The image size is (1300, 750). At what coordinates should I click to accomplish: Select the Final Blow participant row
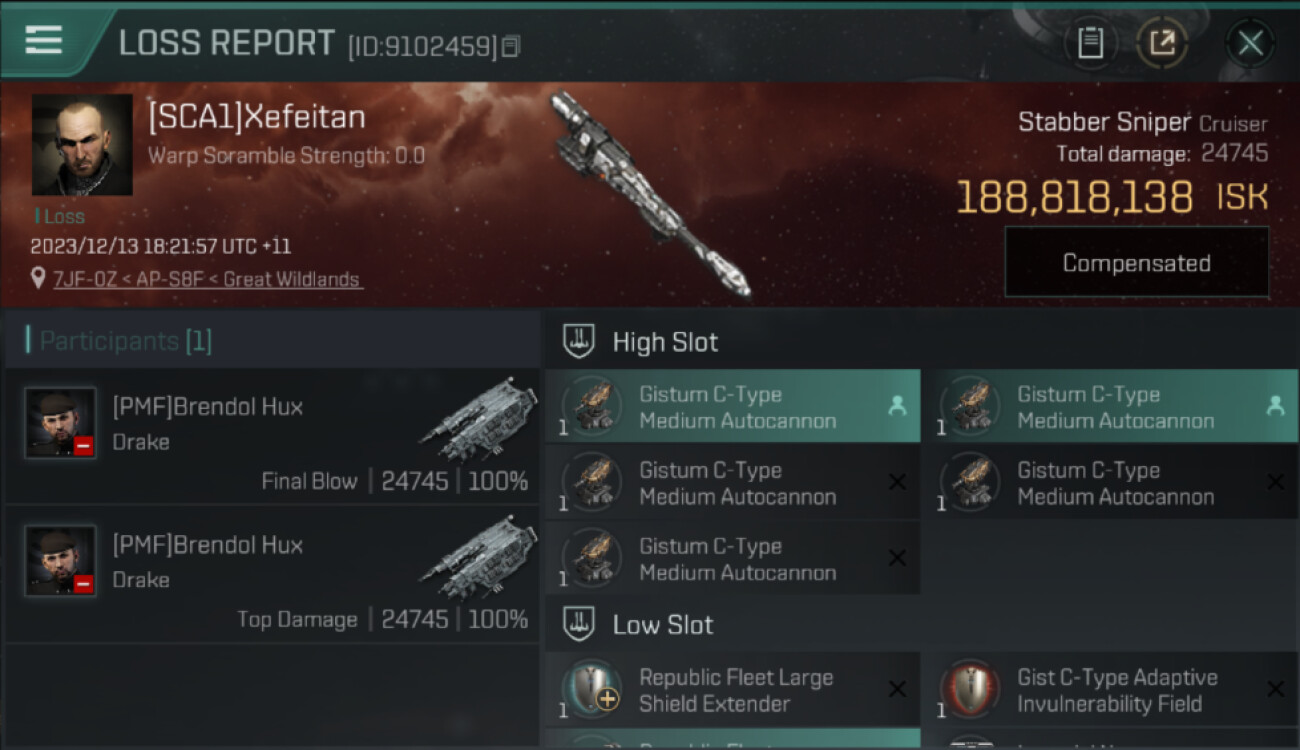click(272, 438)
